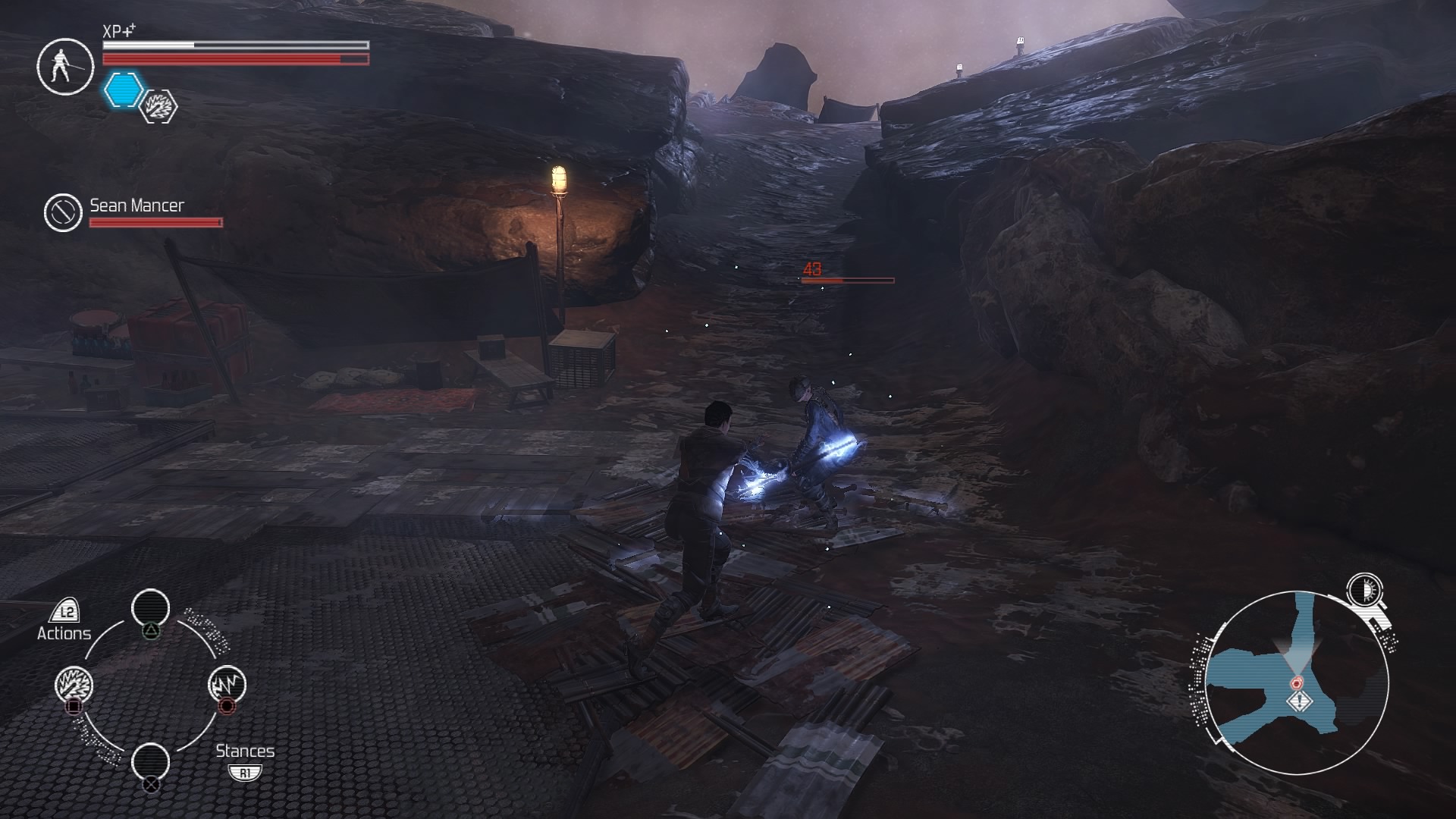The height and width of the screenshot is (819, 1456).
Task: Click the exclamation objective marker on minimap
Action: pyautogui.click(x=1300, y=701)
